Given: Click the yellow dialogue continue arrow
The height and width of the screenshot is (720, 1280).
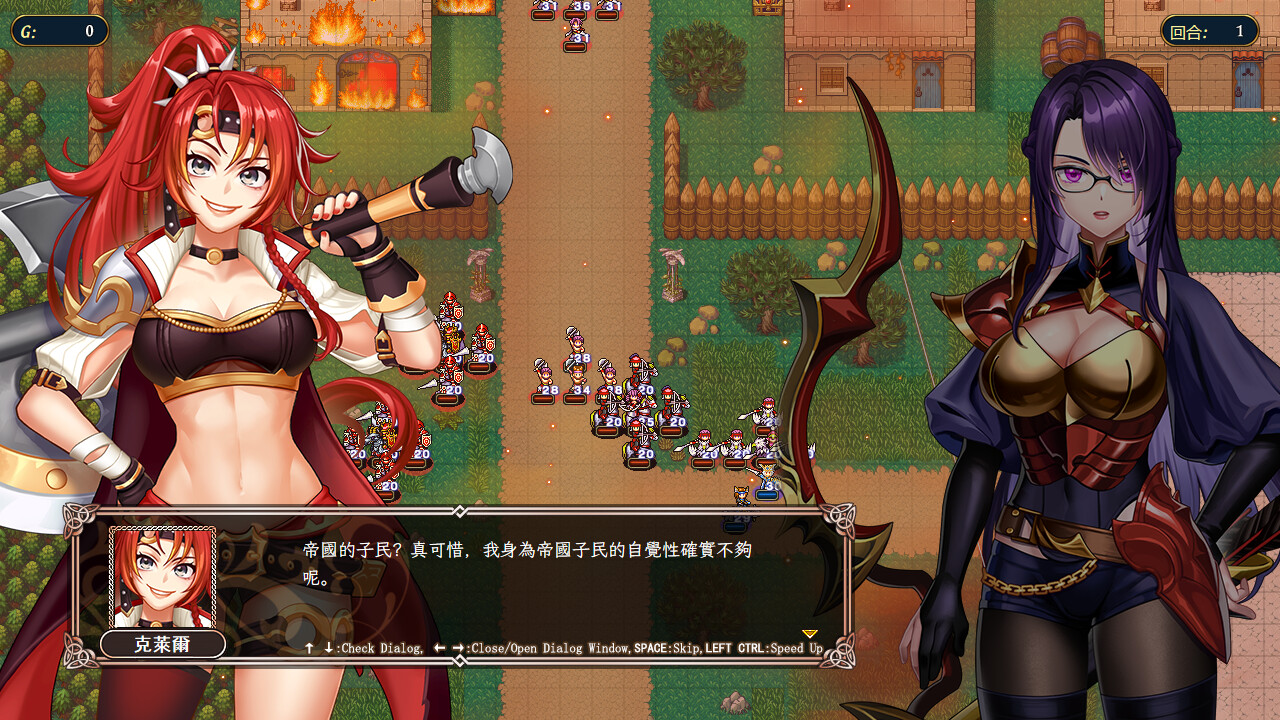Looking at the screenshot, I should tap(810, 634).
